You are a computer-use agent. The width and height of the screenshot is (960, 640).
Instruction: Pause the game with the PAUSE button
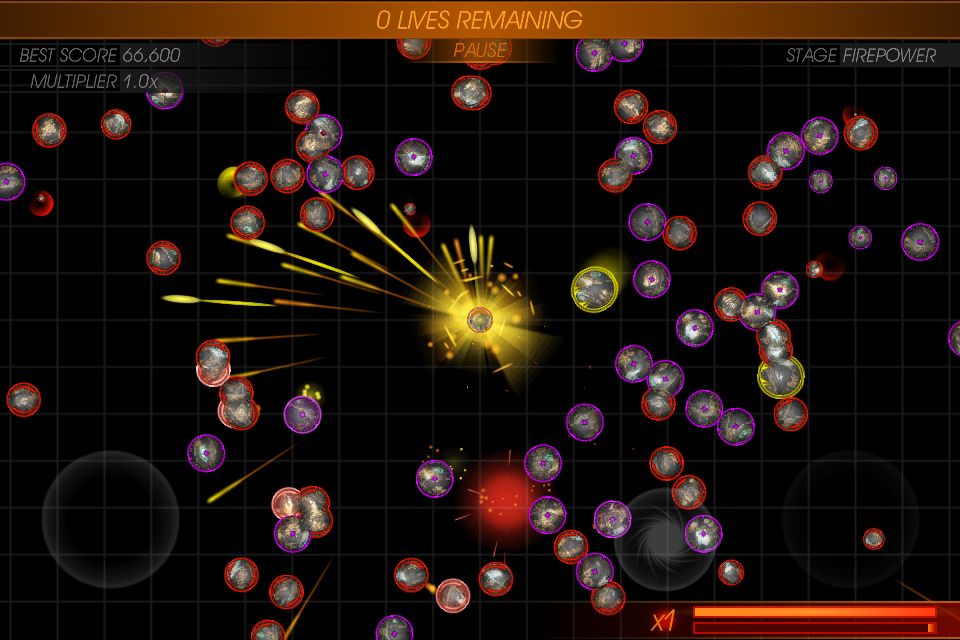pos(480,49)
